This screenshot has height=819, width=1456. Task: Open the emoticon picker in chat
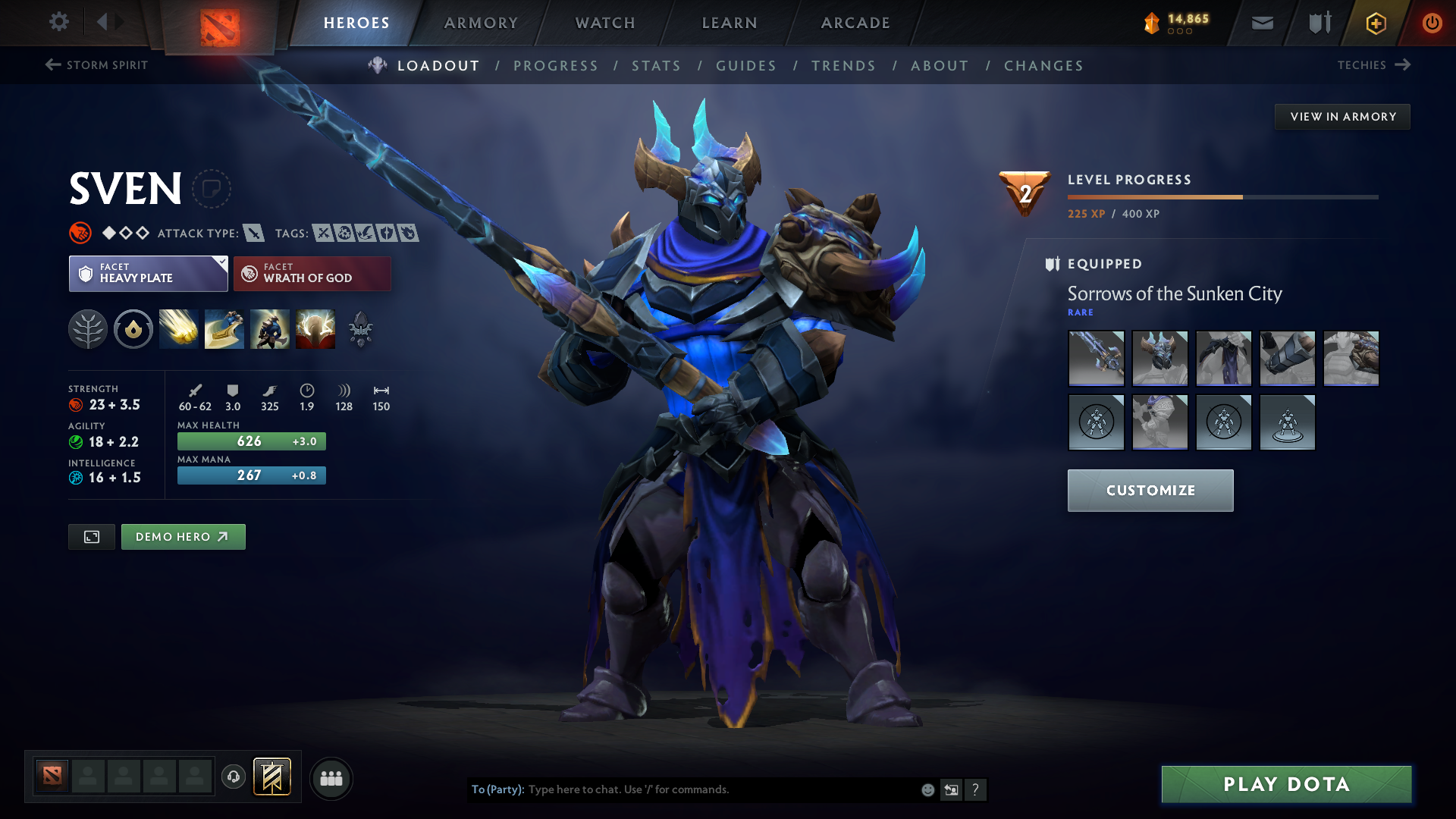pyautogui.click(x=927, y=789)
